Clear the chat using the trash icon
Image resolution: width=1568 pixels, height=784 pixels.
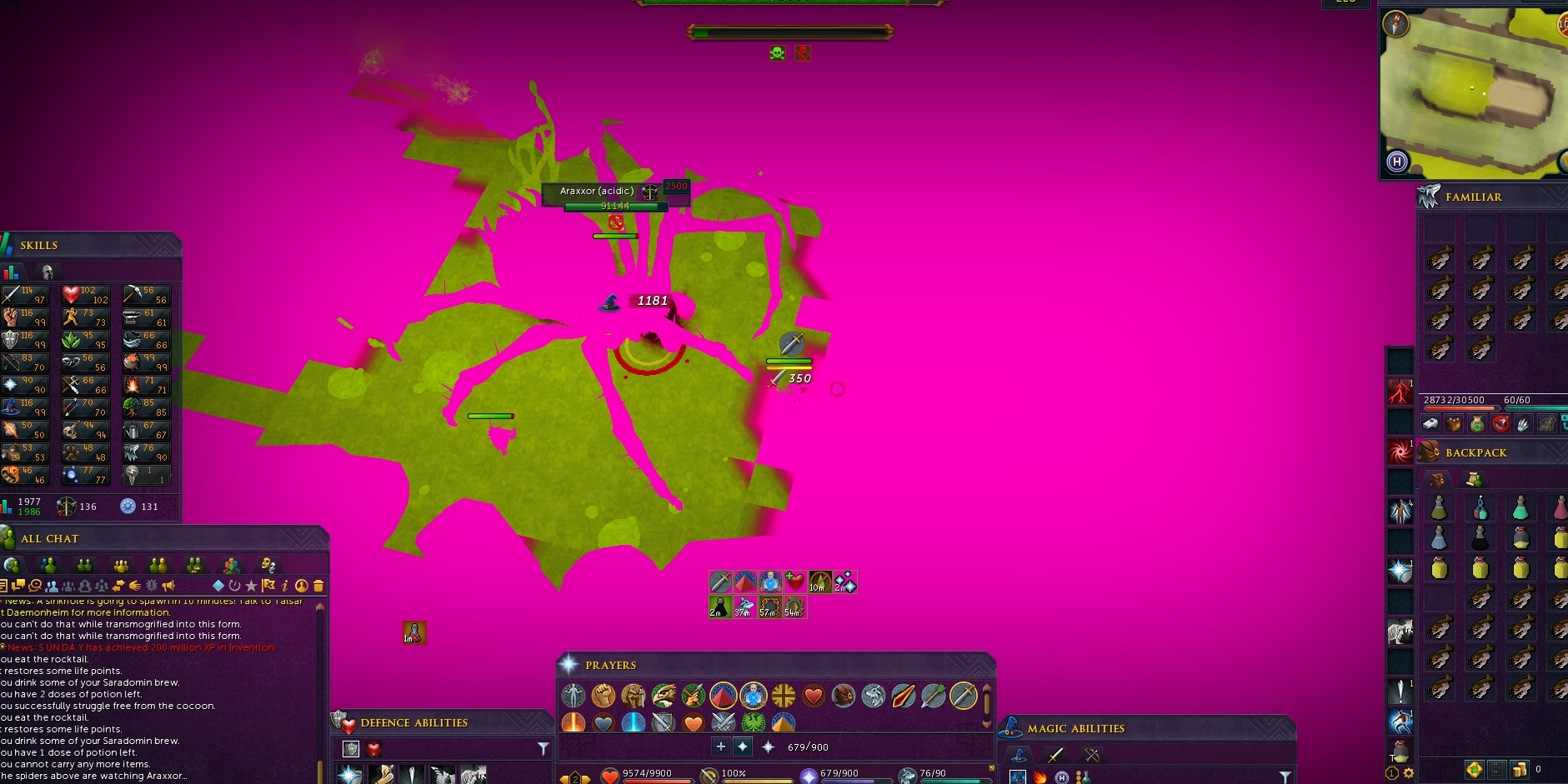318,586
